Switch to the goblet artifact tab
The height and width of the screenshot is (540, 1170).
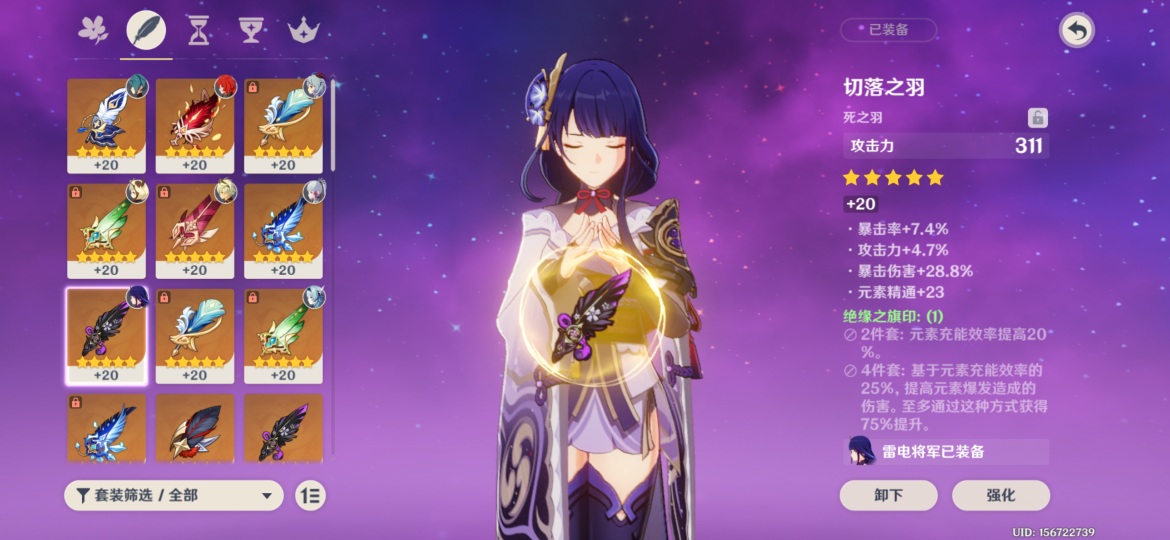coord(249,31)
